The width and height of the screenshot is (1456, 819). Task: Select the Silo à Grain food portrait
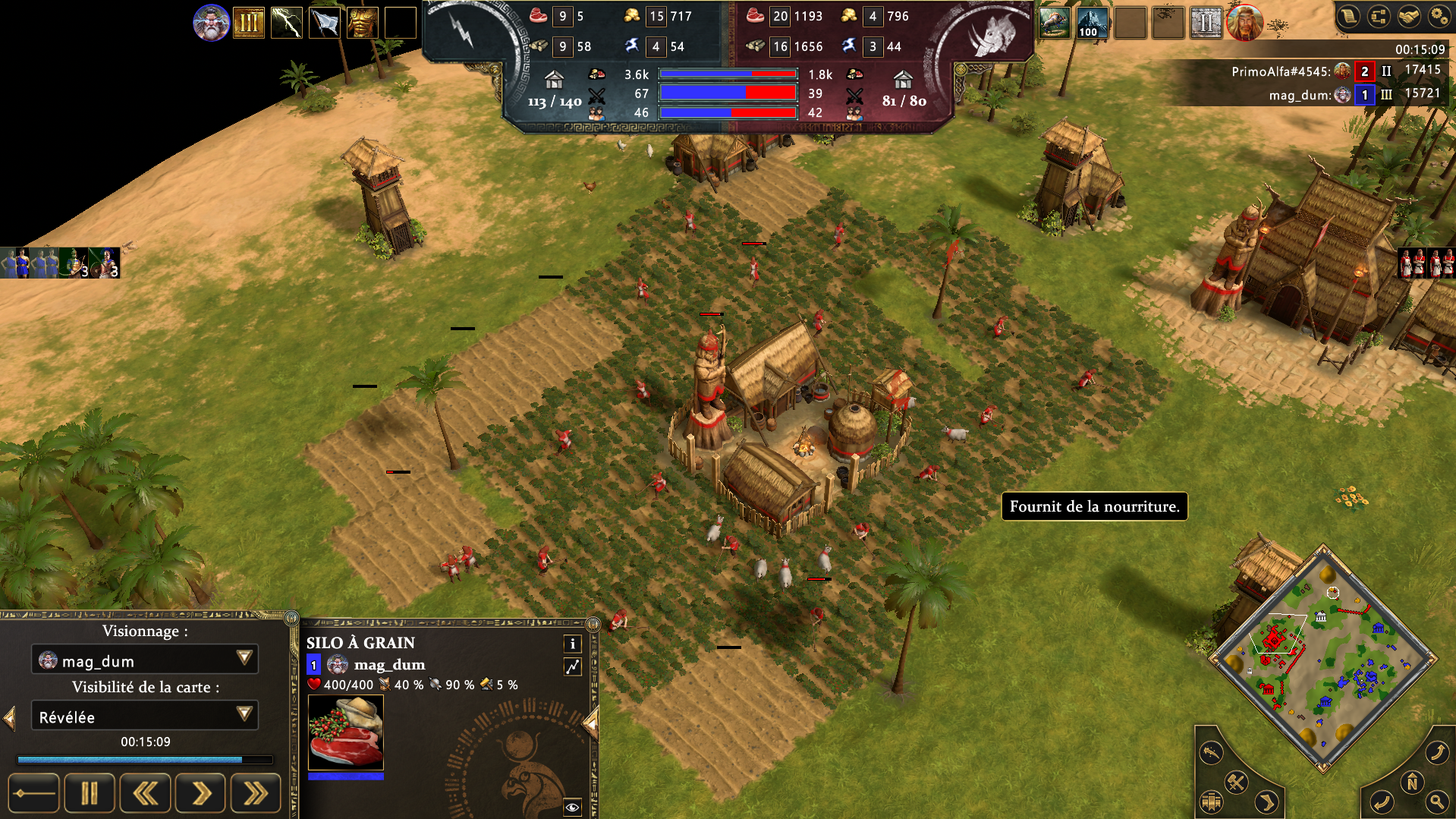[x=346, y=732]
